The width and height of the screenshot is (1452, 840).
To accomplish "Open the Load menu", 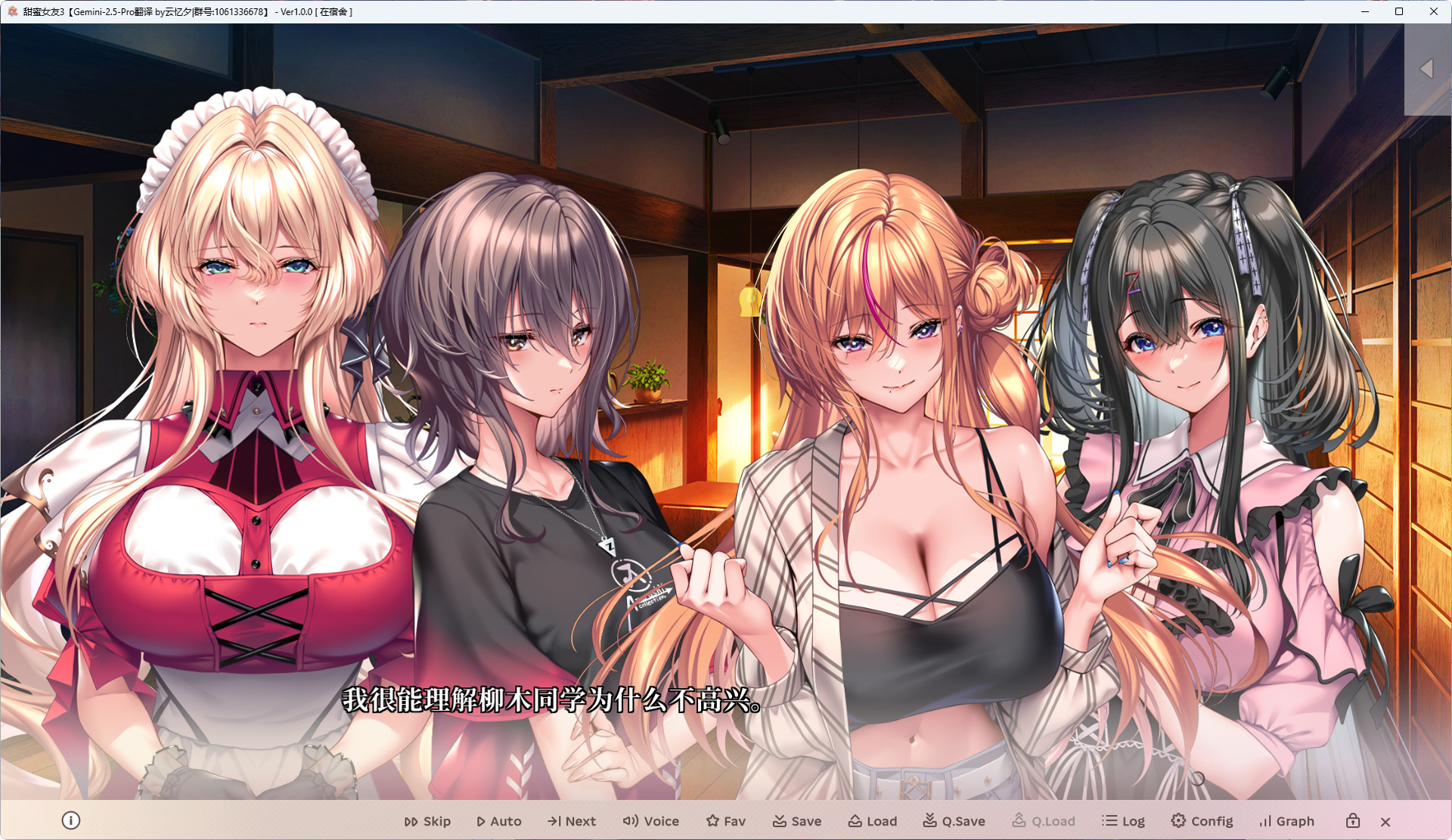I will [873, 821].
